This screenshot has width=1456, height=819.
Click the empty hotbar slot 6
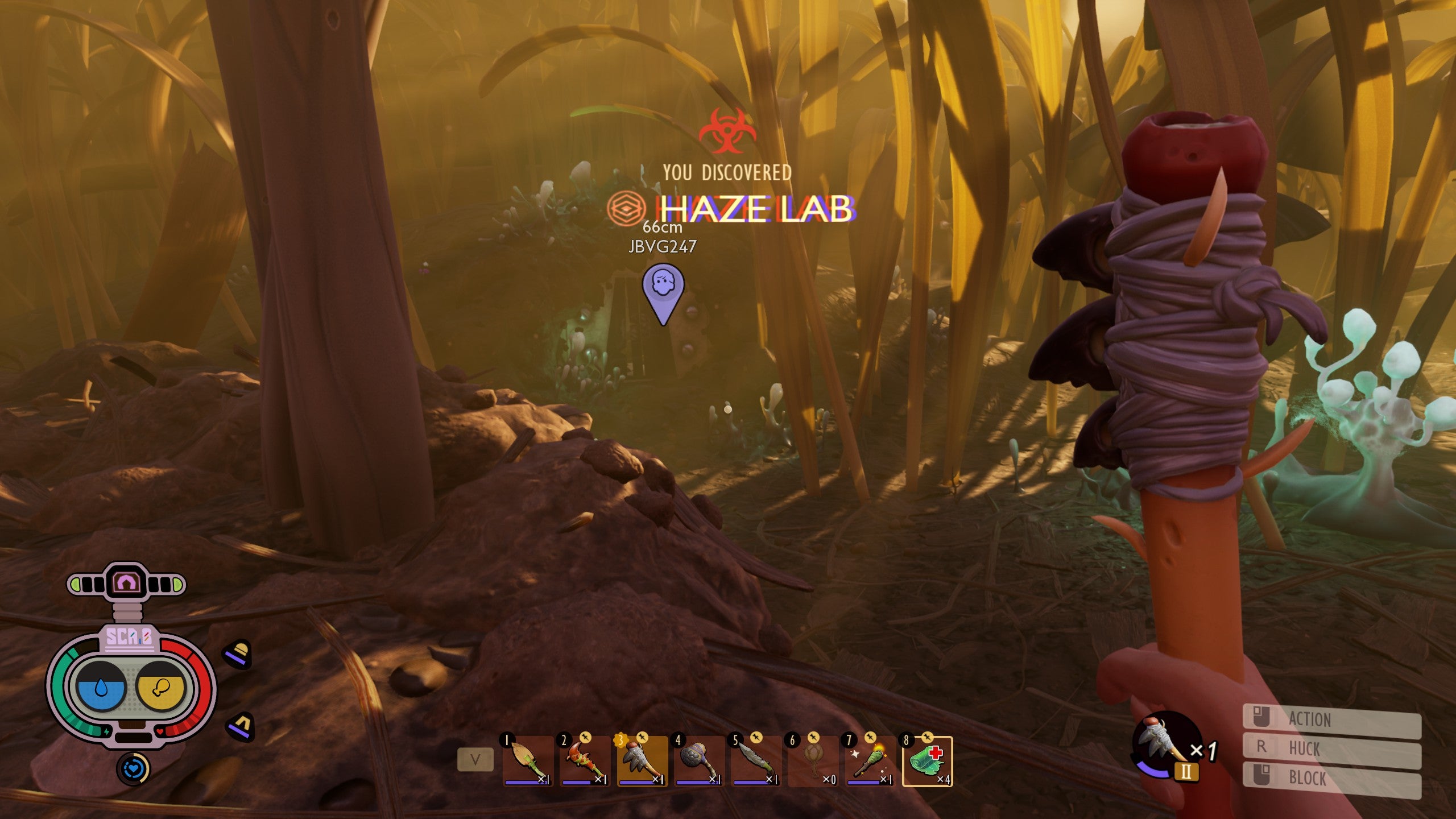pos(813,759)
